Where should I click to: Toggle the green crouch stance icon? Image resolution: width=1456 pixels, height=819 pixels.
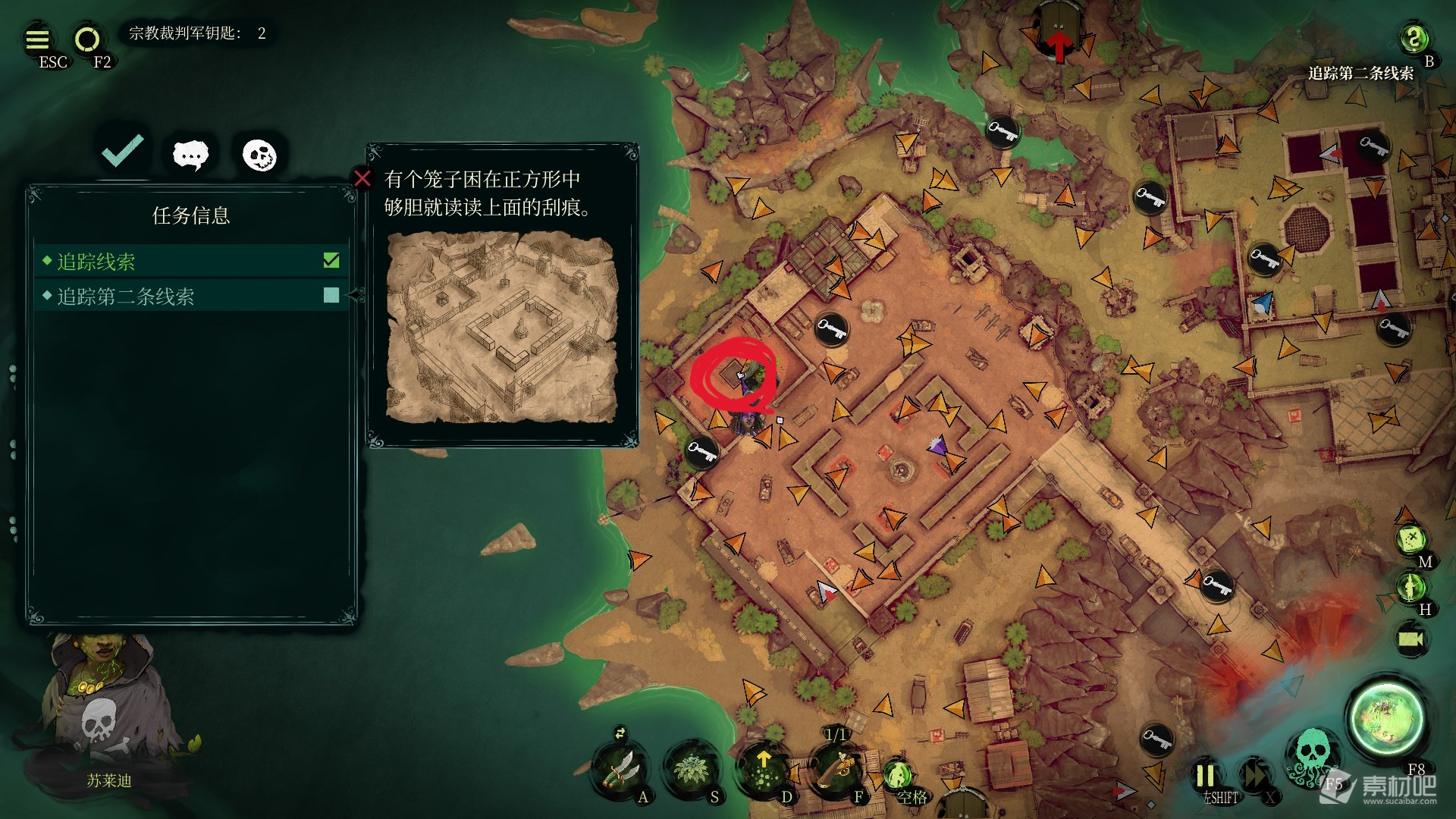tap(898, 775)
